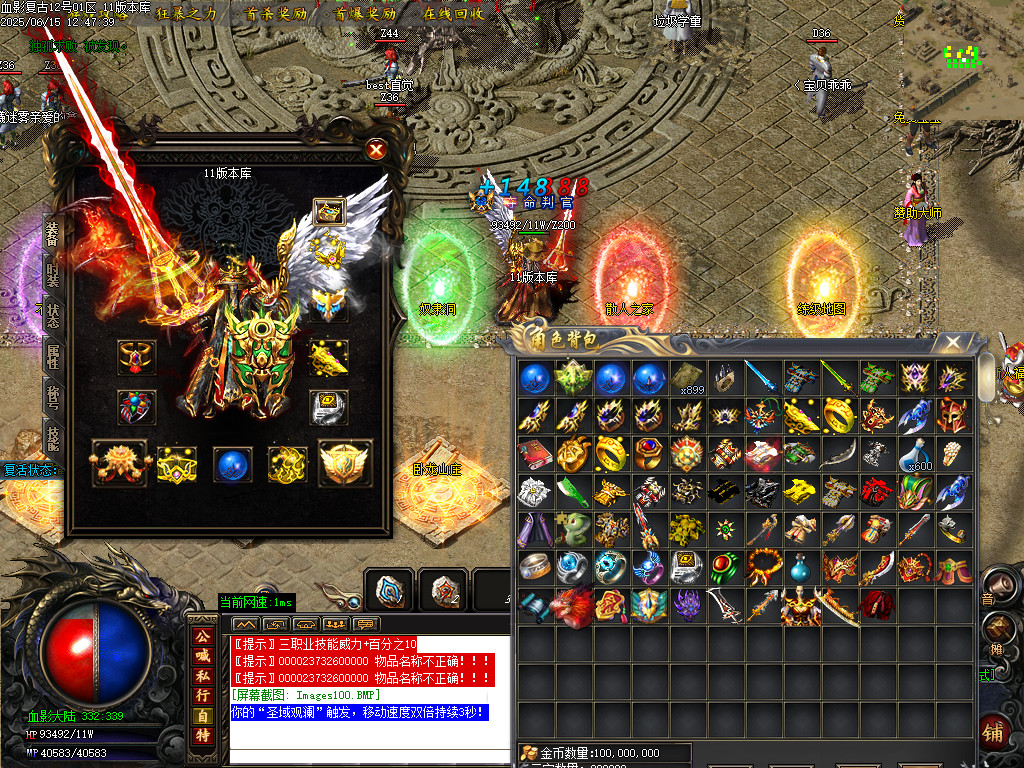Select the red book in the backpack

click(534, 455)
